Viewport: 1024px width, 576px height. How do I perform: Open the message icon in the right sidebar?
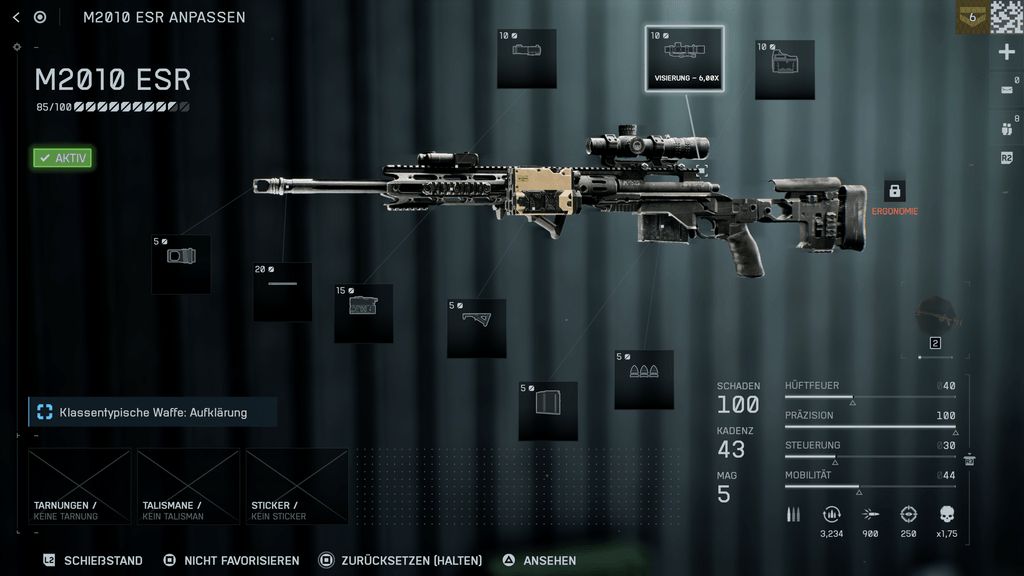click(x=1006, y=90)
